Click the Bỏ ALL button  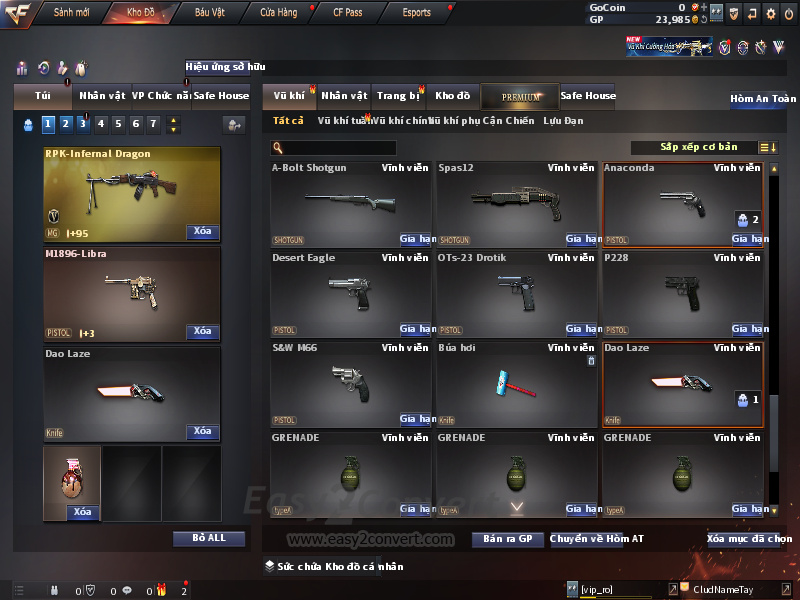coord(208,538)
